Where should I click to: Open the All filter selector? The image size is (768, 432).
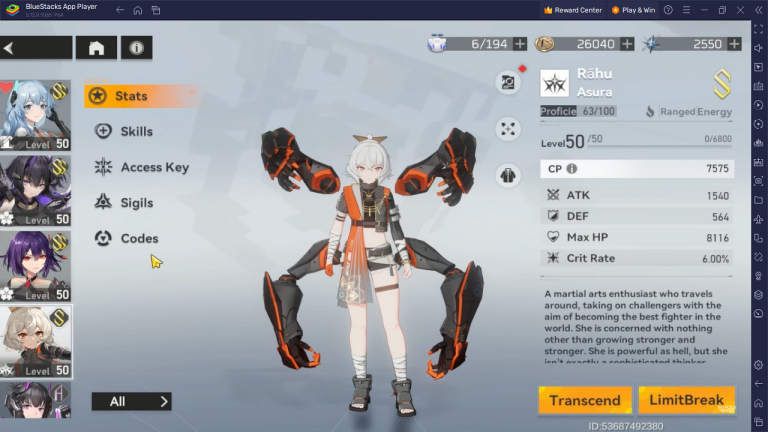point(131,401)
